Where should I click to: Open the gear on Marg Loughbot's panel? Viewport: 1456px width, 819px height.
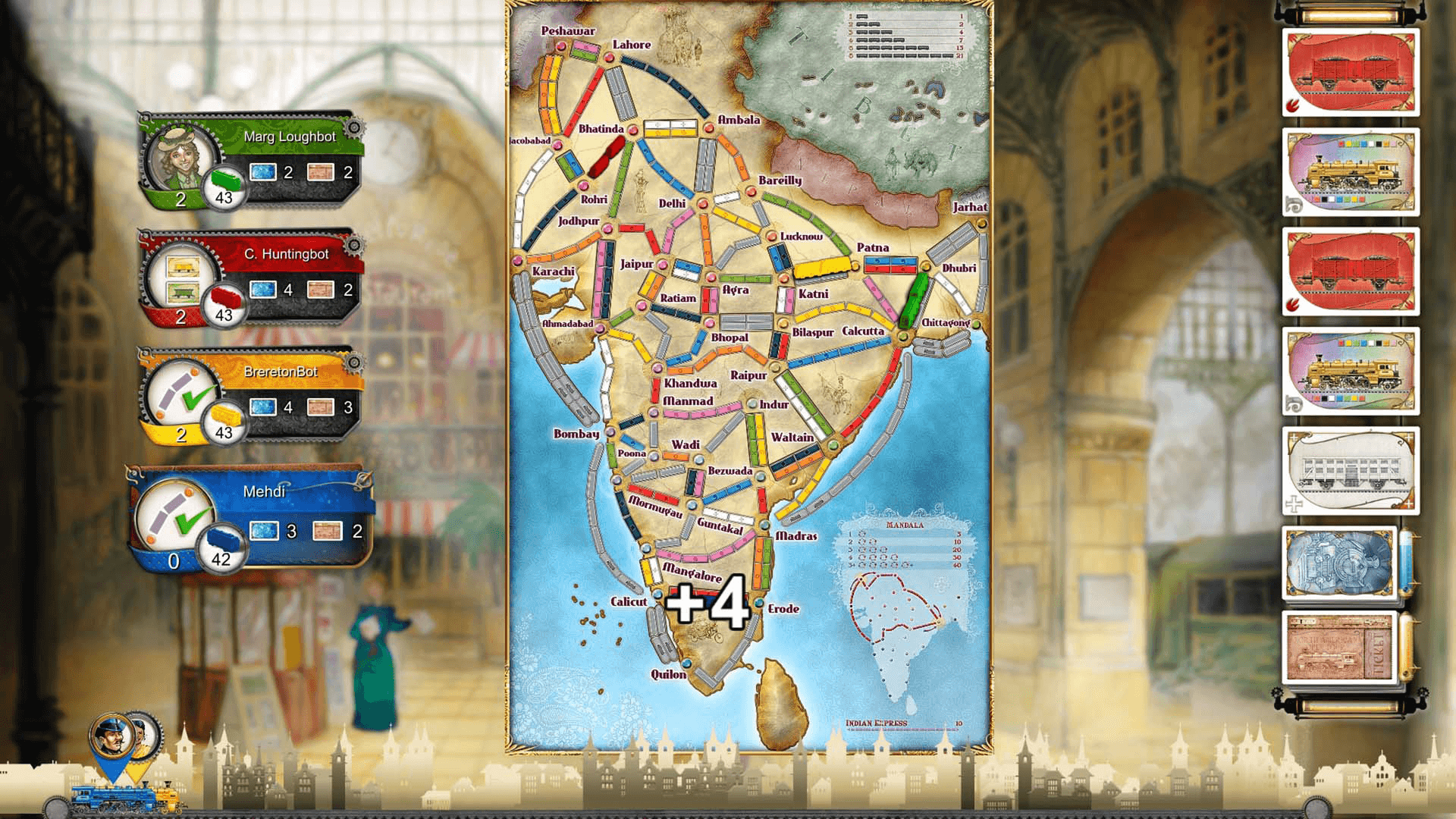(355, 127)
